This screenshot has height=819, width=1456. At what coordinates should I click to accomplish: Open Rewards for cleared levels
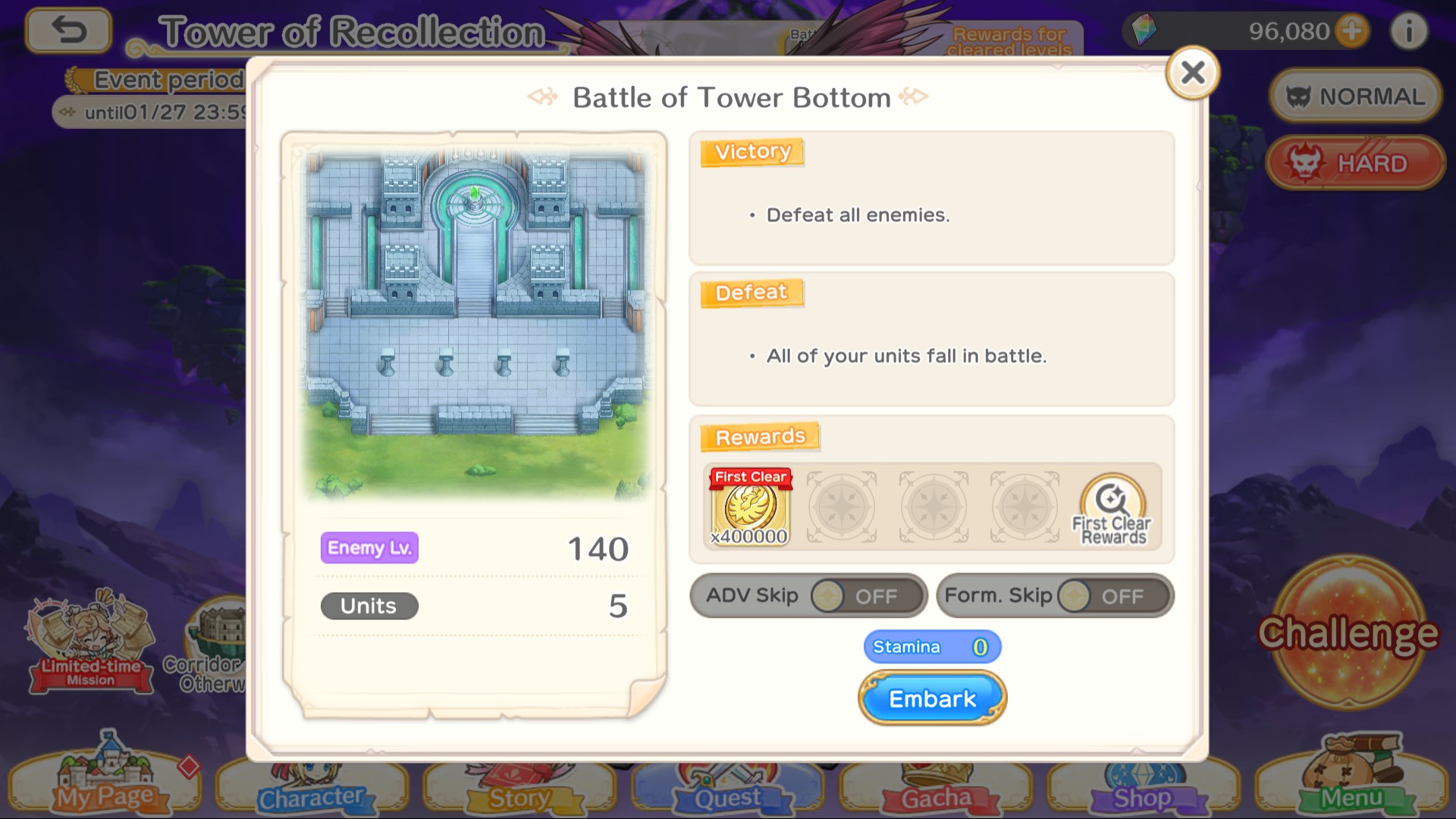[1009, 39]
